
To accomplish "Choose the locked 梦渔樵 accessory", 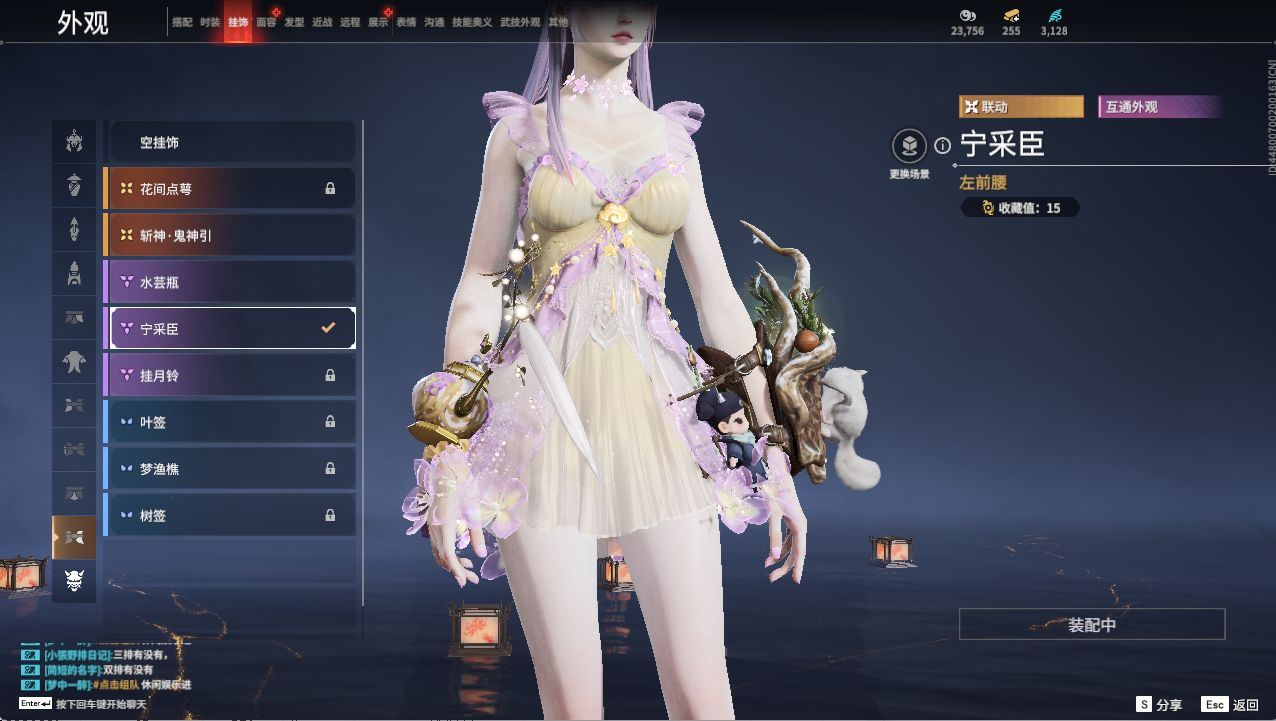I will click(230, 469).
